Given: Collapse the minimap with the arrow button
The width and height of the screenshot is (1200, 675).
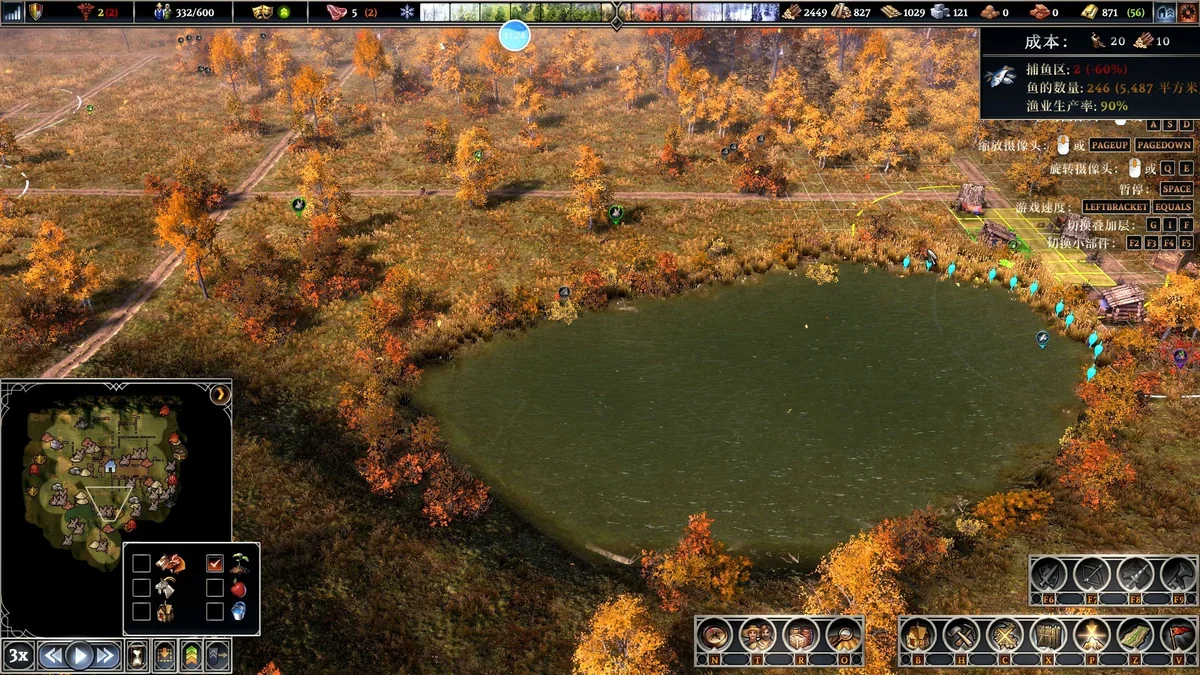Looking at the screenshot, I should [x=220, y=394].
